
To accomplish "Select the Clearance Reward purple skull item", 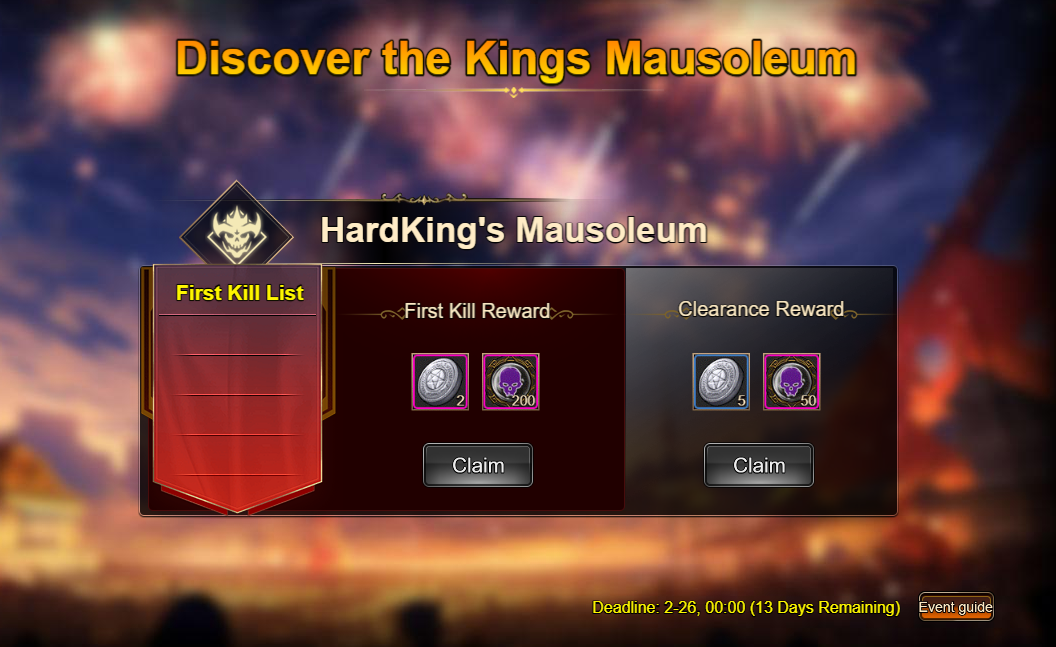I will tap(792, 381).
